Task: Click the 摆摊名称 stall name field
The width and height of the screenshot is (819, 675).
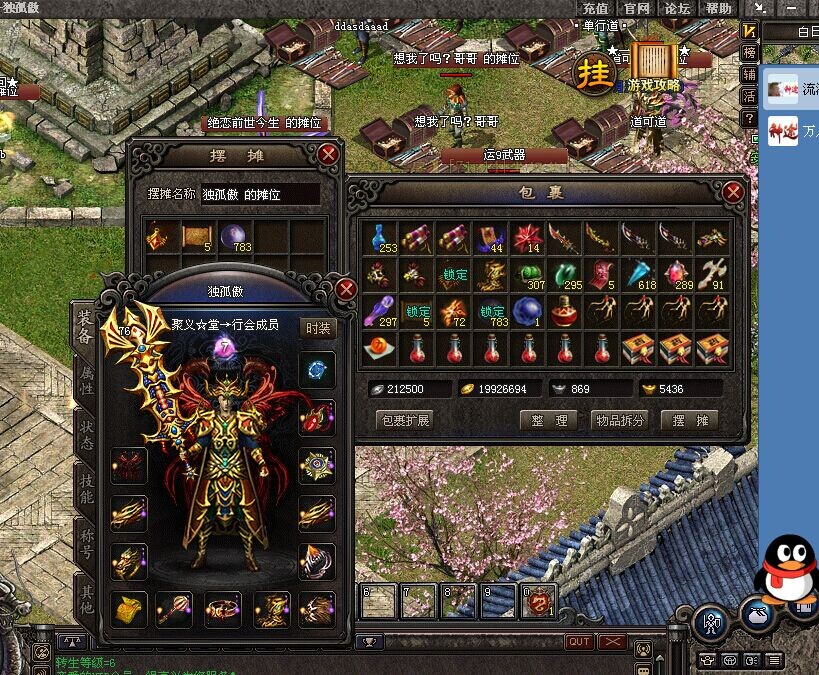Action: [x=260, y=194]
